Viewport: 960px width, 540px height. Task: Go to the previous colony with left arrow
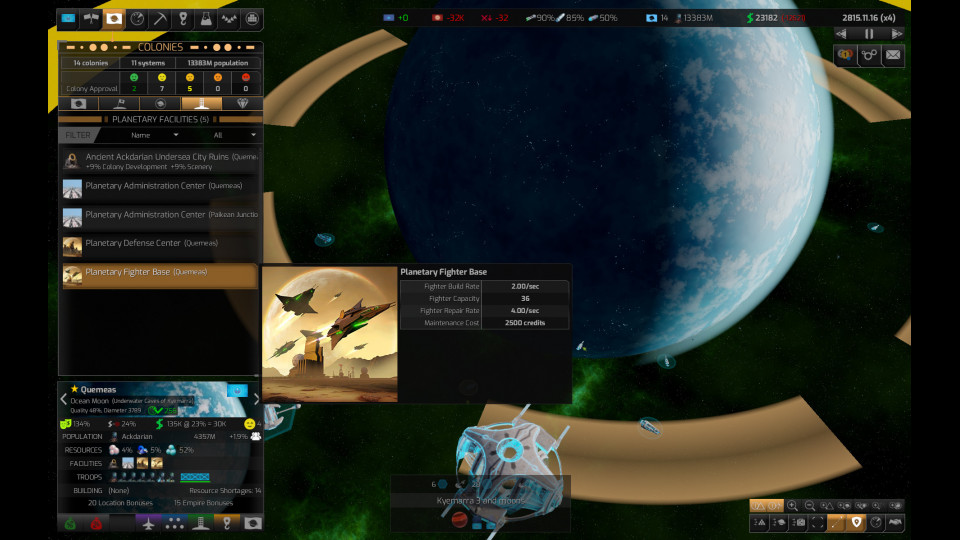[64, 398]
